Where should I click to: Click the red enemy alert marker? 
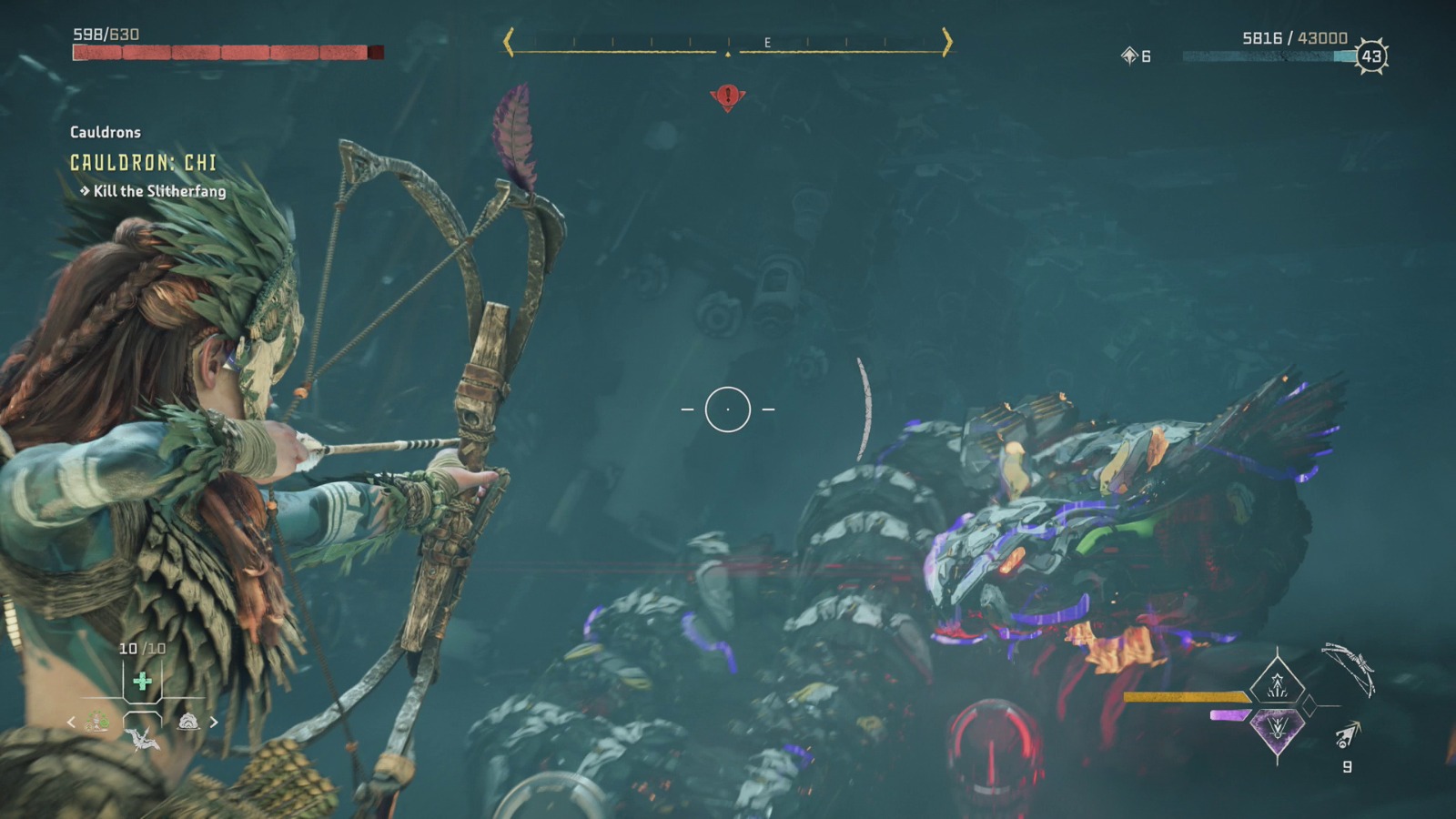click(727, 96)
